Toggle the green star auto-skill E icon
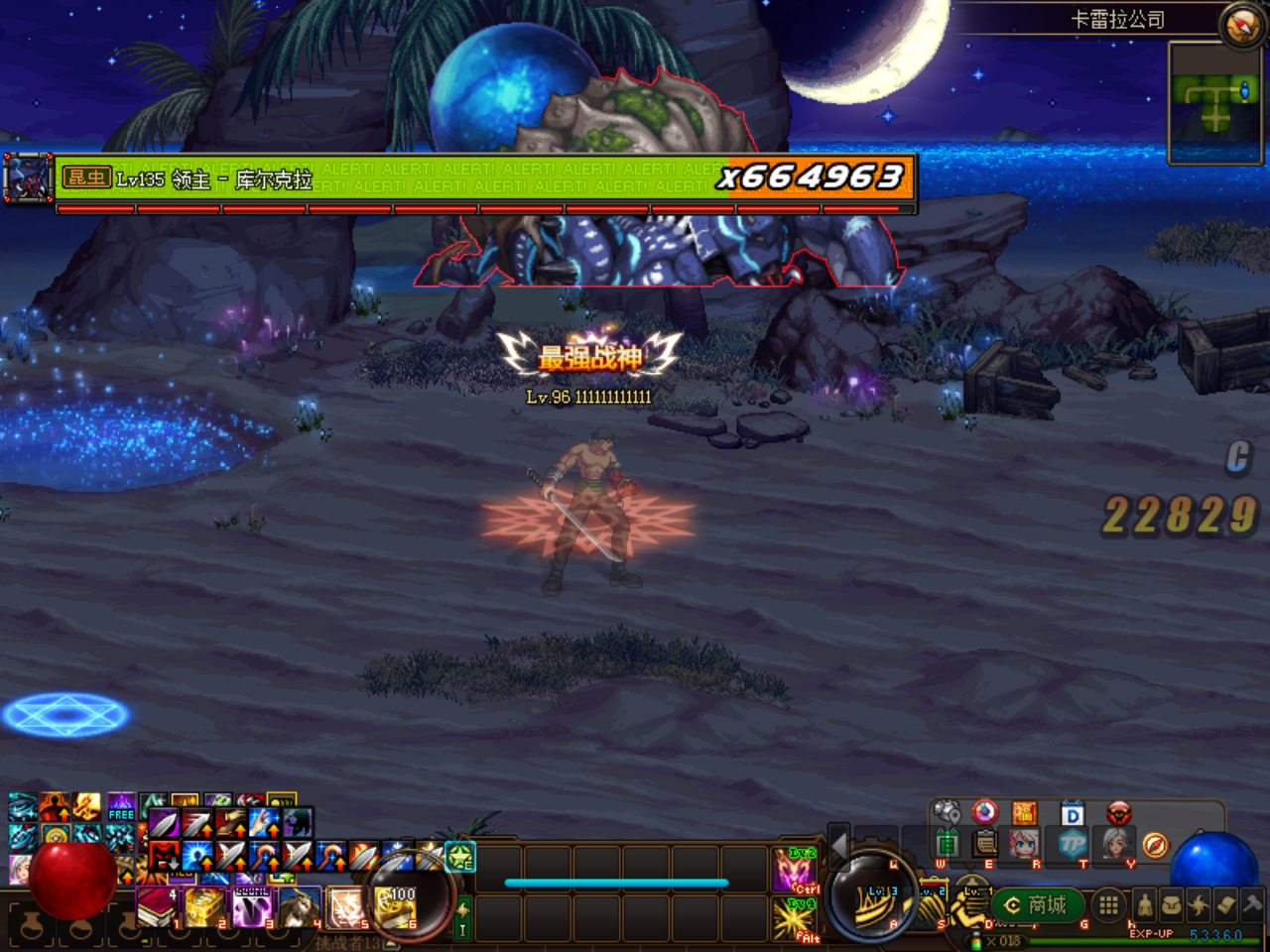This screenshot has height=952, width=1270. pos(459,858)
